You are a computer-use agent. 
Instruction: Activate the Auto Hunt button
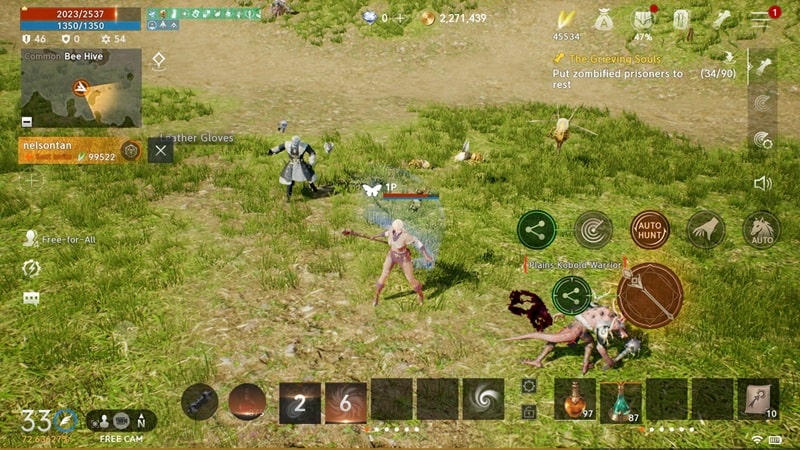pos(649,230)
